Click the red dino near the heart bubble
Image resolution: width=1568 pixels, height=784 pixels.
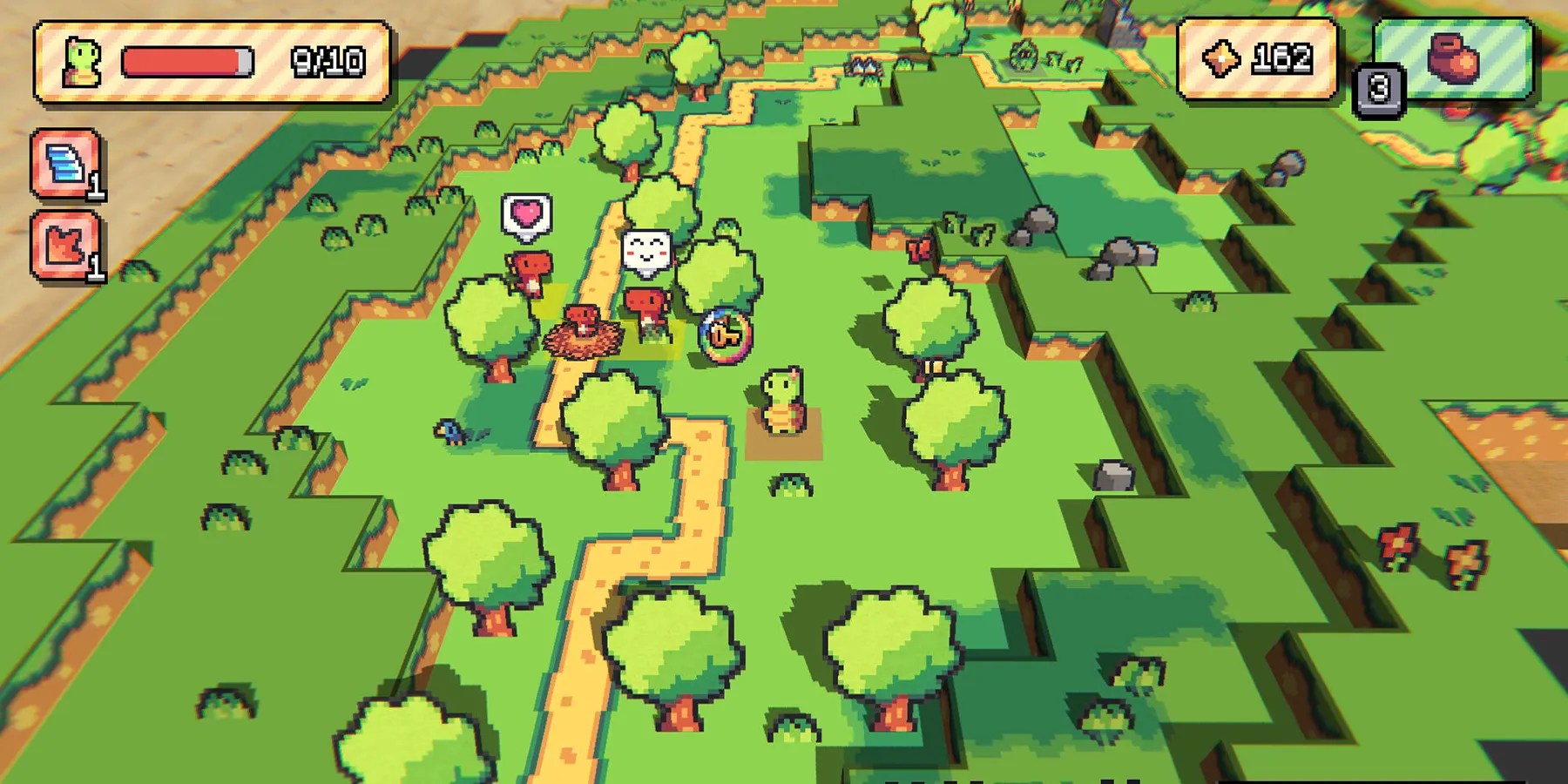[x=527, y=270]
